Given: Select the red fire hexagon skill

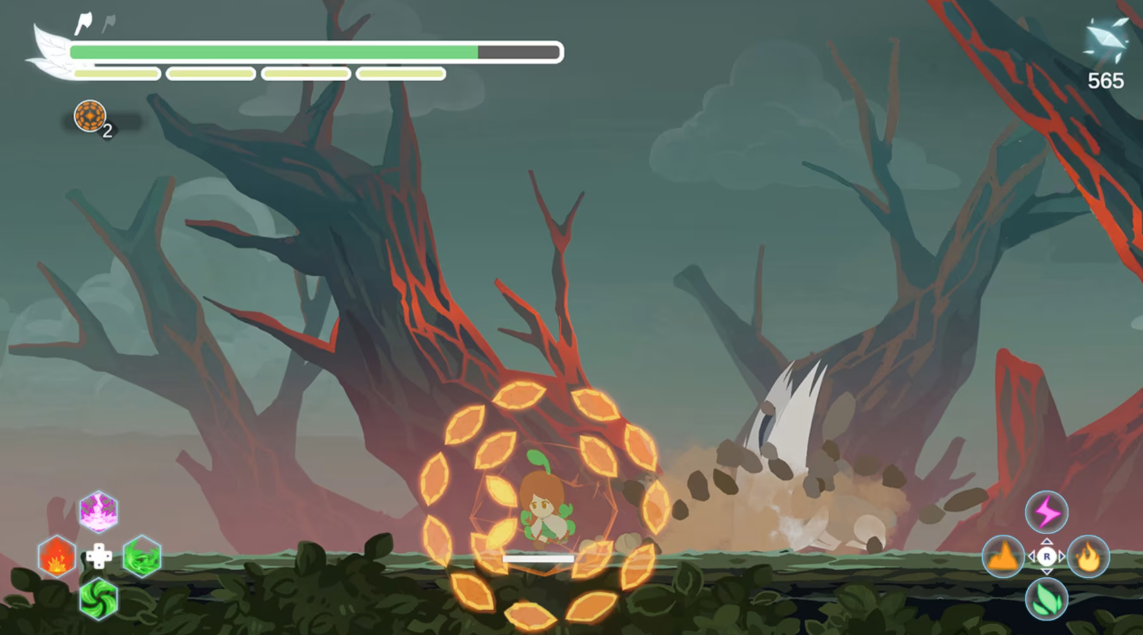Looking at the screenshot, I should [x=57, y=556].
